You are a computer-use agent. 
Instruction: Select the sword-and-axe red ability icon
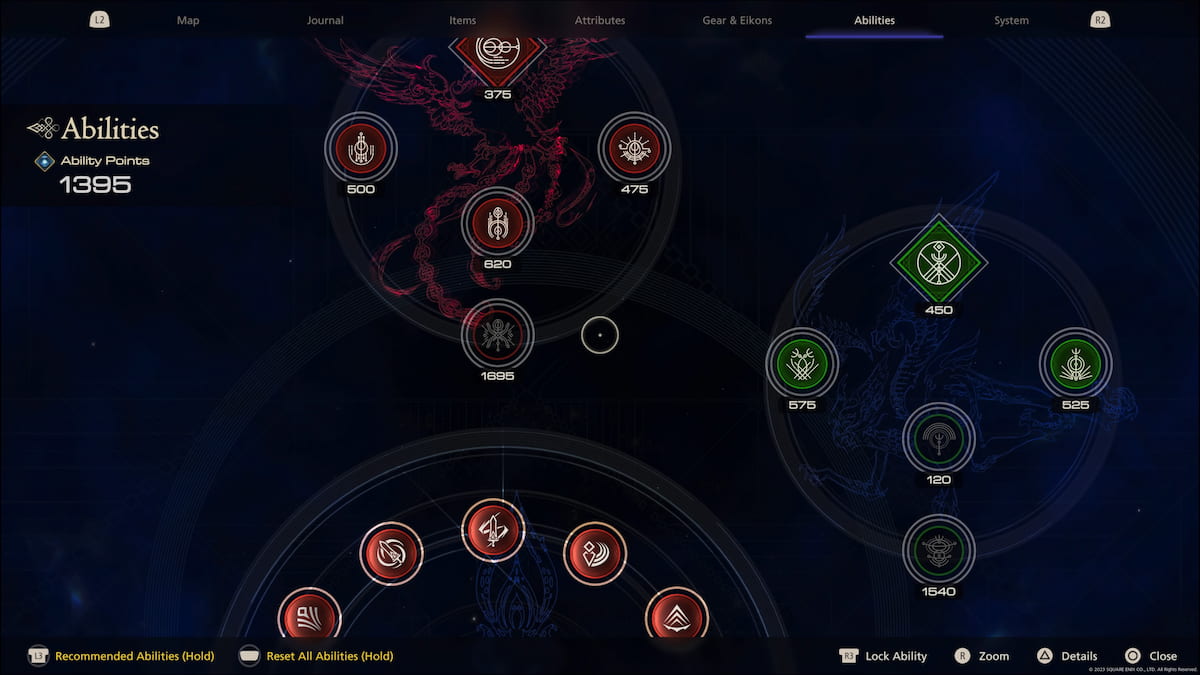pos(493,530)
